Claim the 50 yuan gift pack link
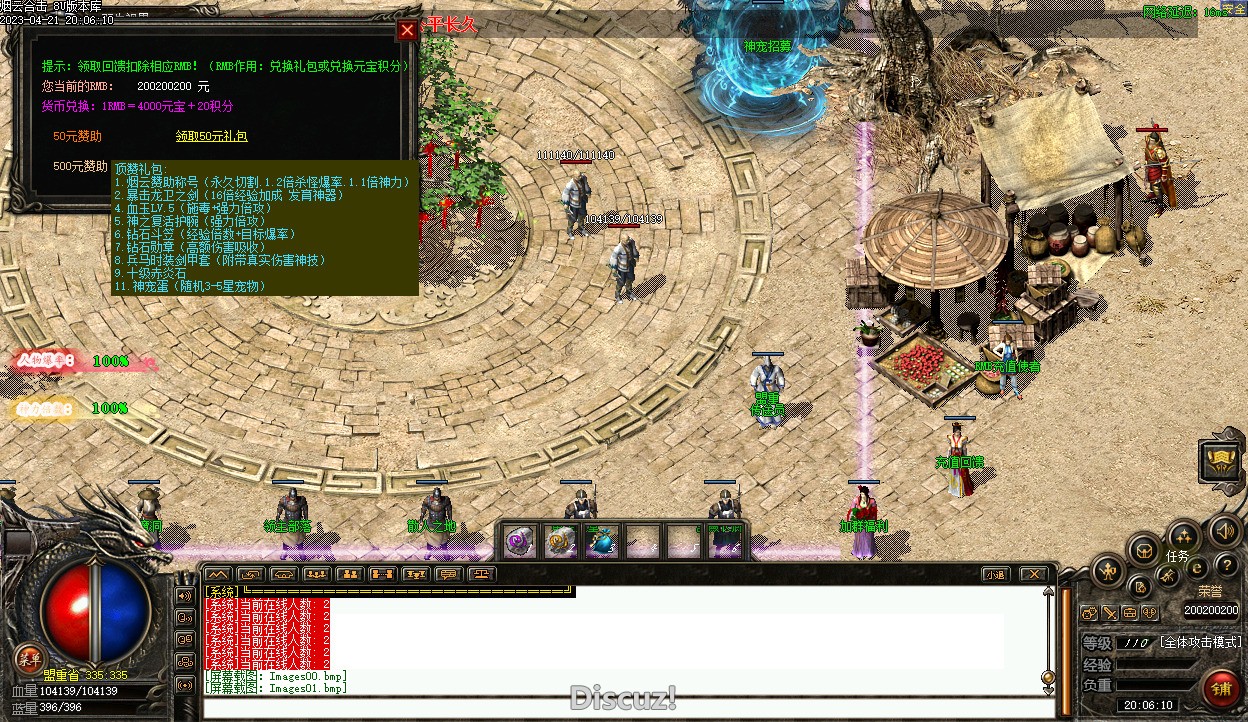1248x722 pixels. click(211, 136)
